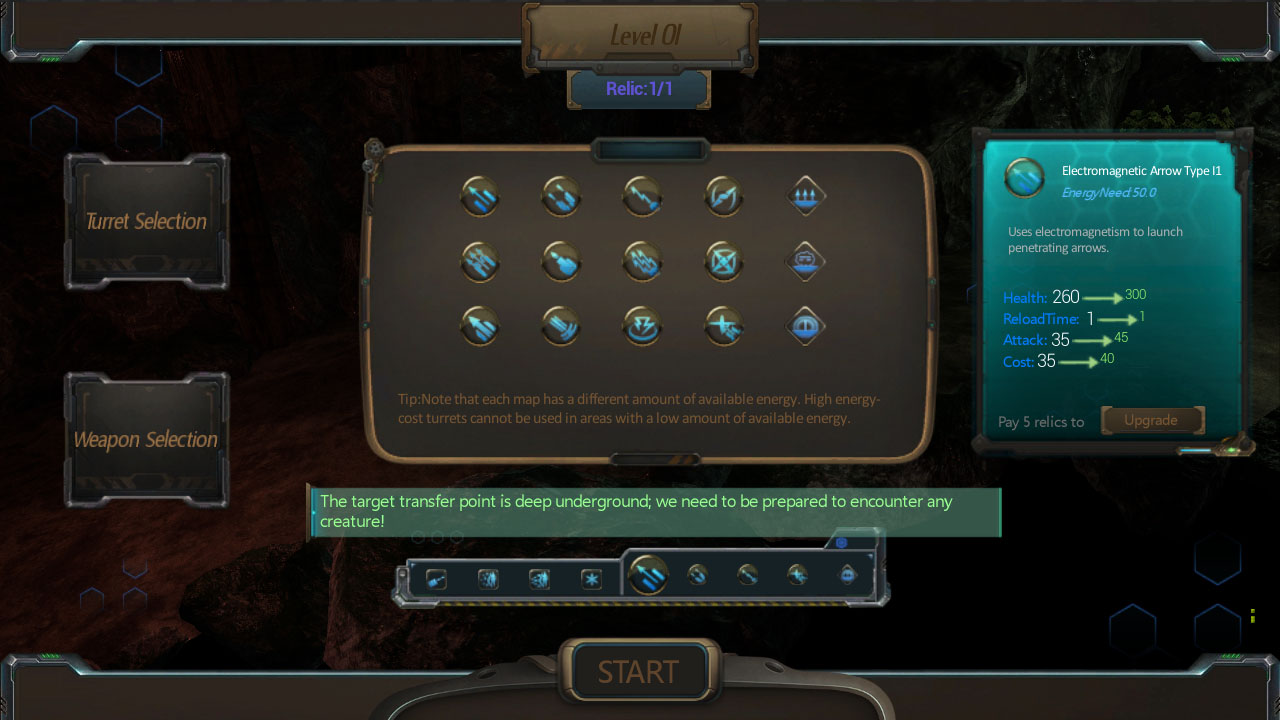Select the flamethrower hand weapon icon
1280x720 pixels.
[x=561, y=261]
